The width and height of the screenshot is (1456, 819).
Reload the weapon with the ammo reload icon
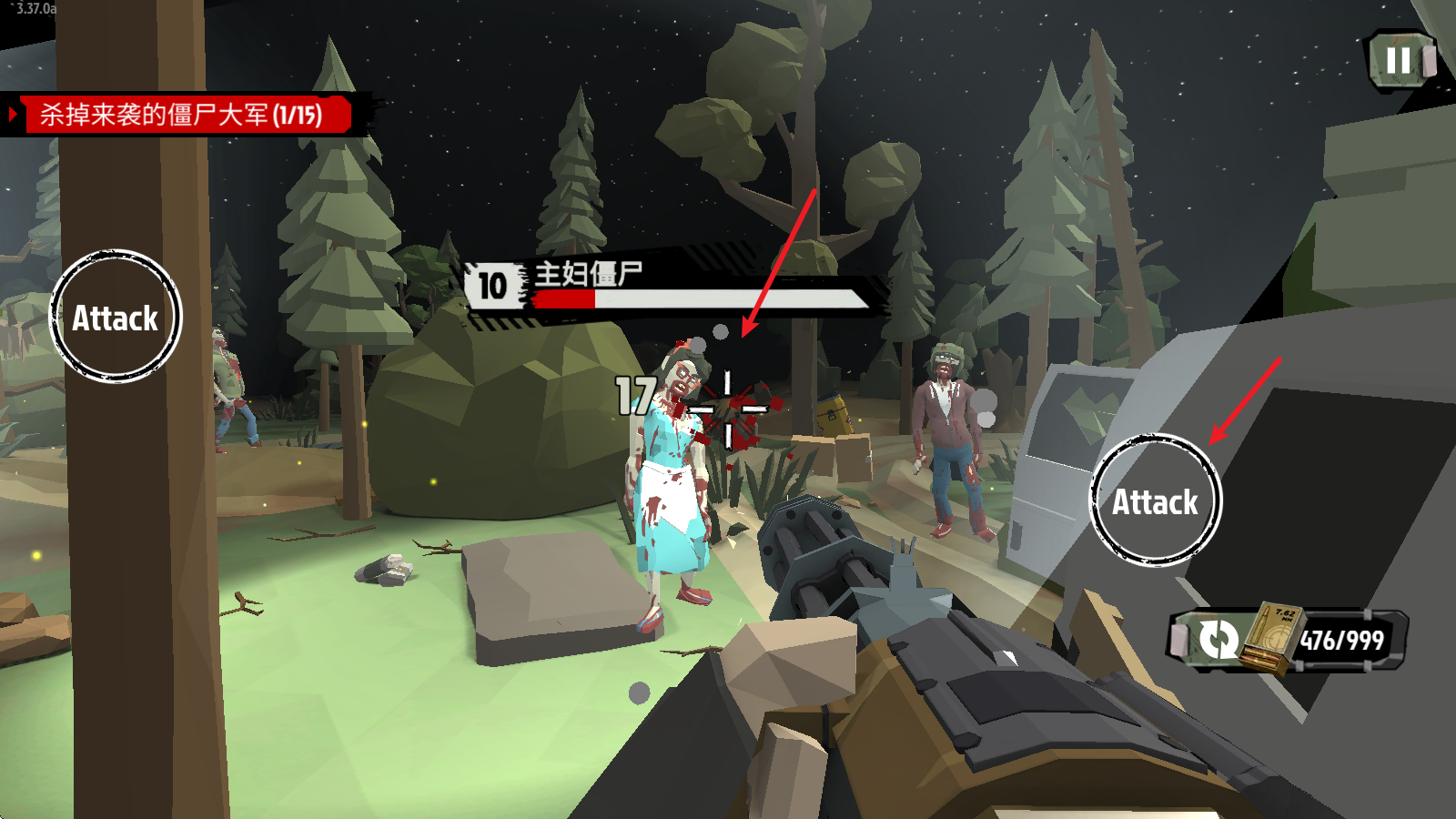point(1218,639)
